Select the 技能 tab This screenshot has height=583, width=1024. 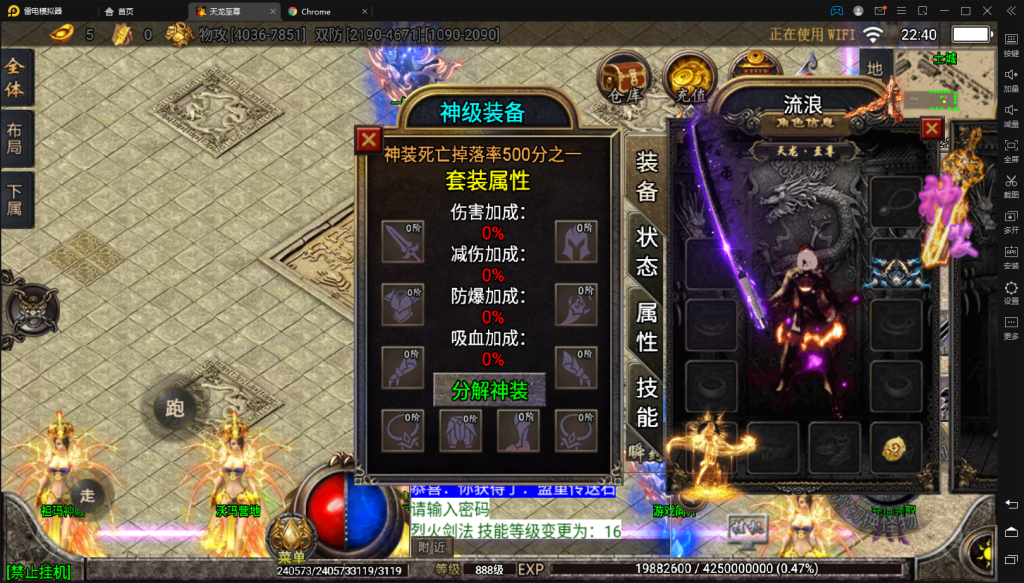[x=647, y=402]
